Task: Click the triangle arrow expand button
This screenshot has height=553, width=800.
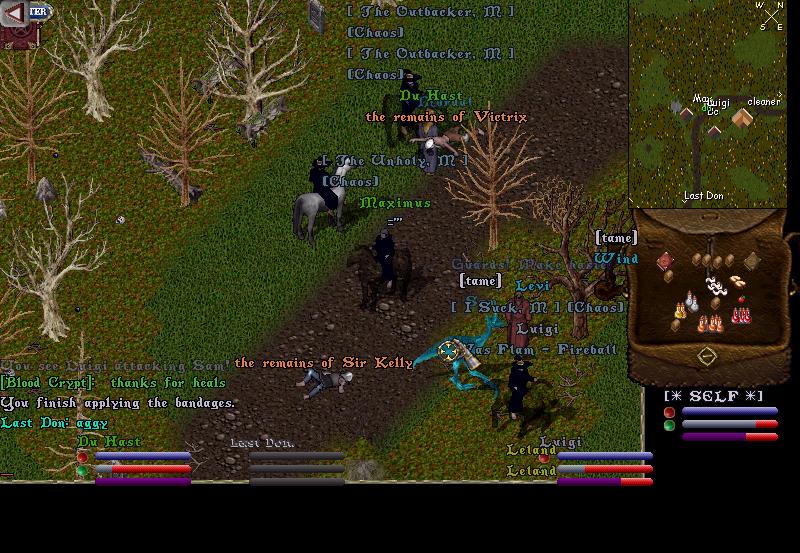Action: 13,12
